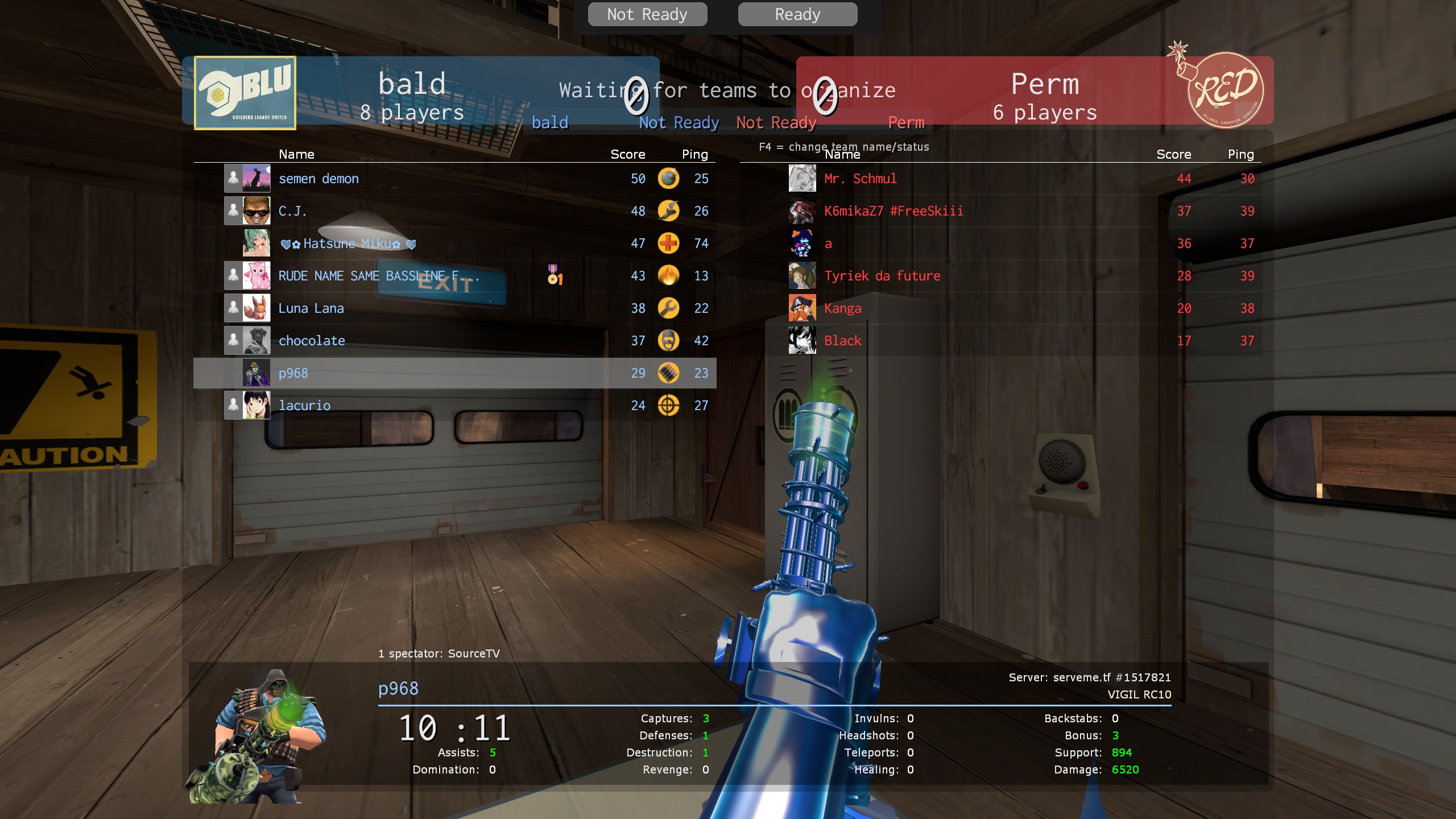
Task: Select semen demon in BLU player list
Action: 318,179
